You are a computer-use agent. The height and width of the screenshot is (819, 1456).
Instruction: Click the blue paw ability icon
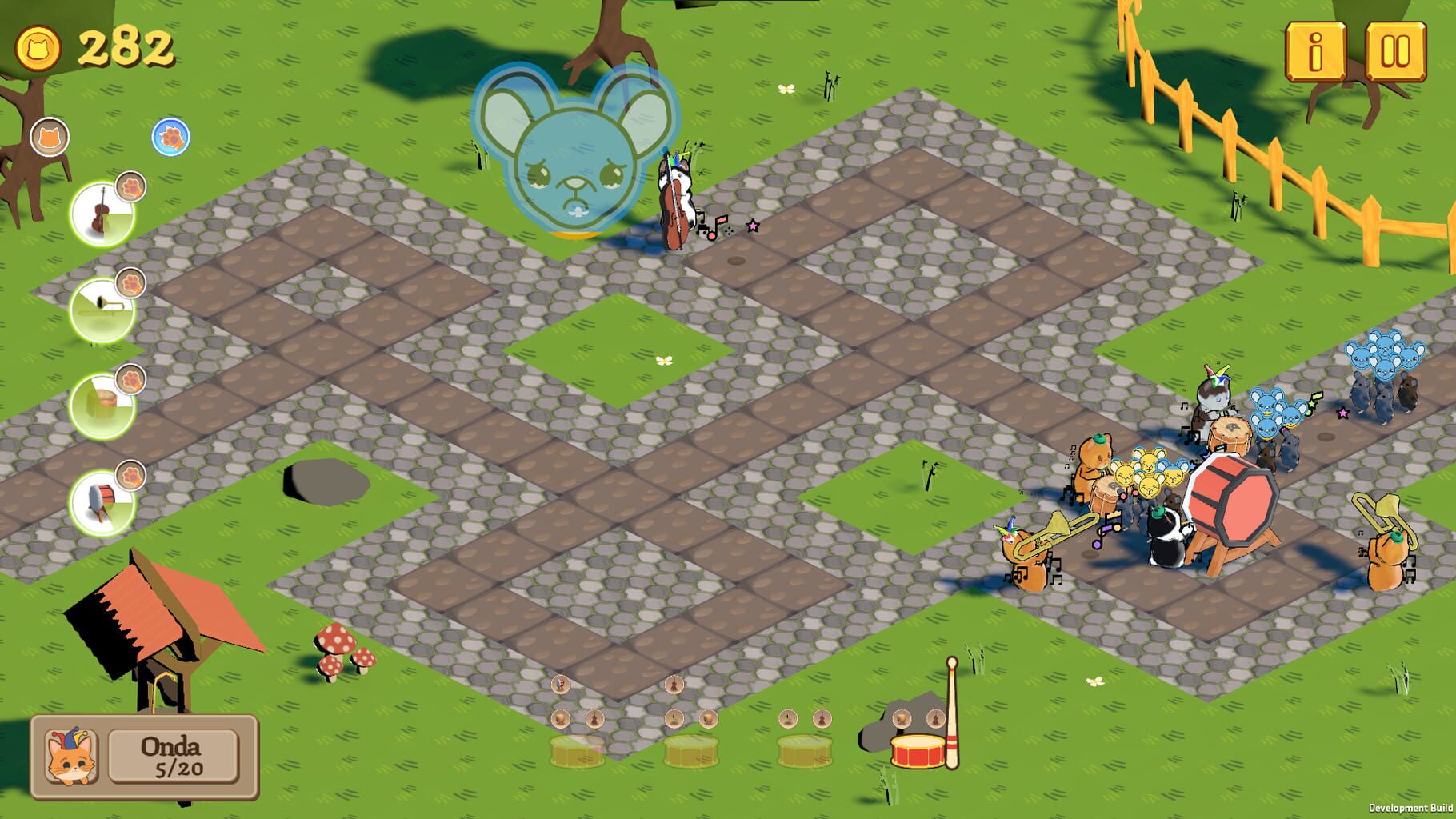point(170,138)
